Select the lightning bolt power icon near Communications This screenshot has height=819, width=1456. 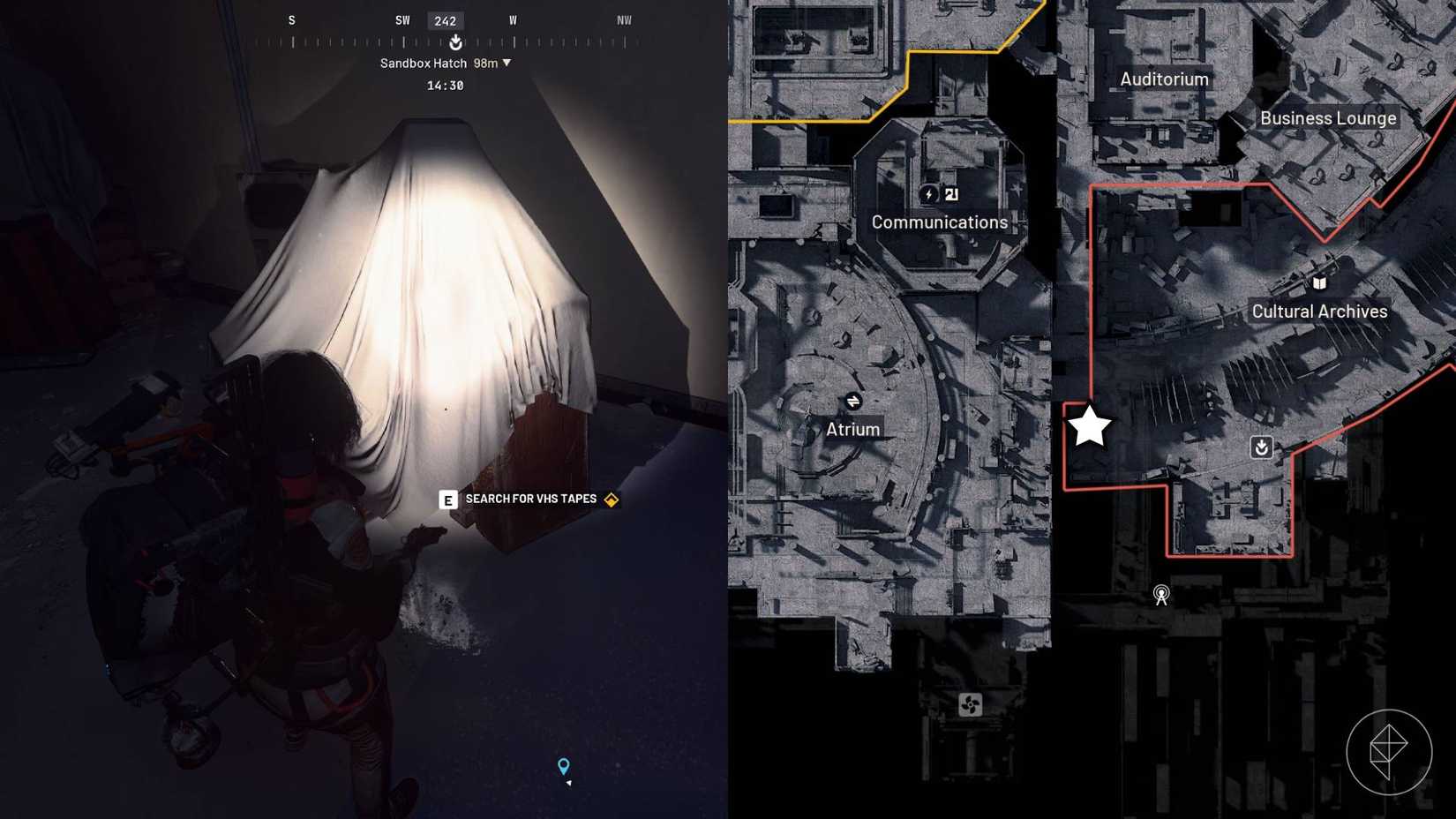(x=928, y=194)
